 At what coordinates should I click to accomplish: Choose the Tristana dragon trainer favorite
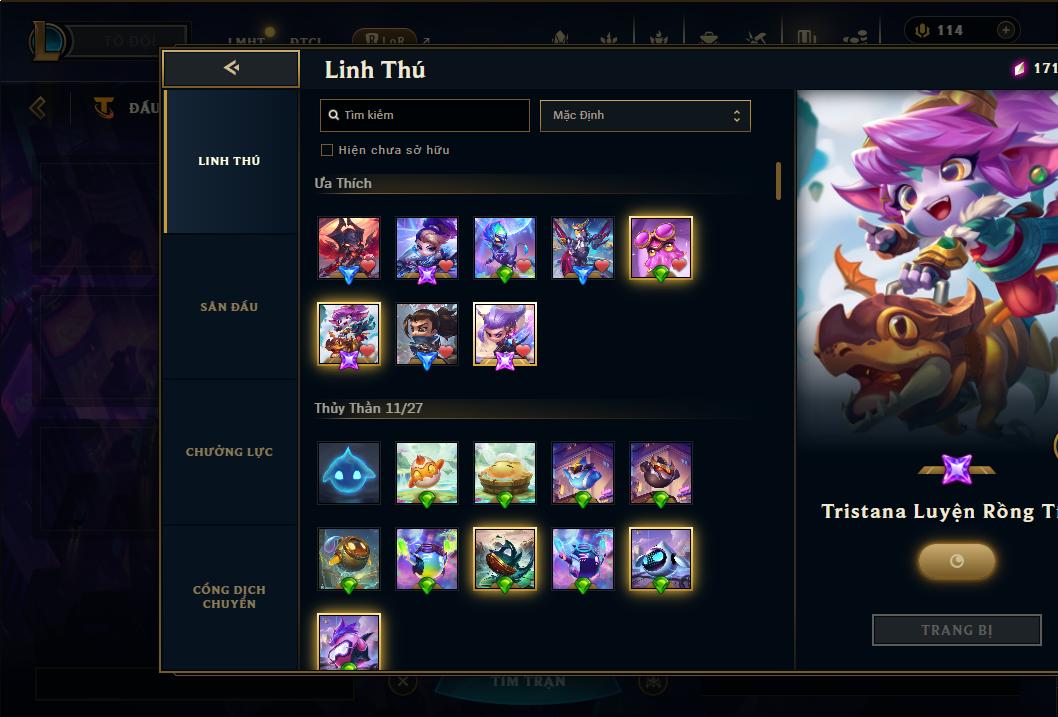click(349, 333)
